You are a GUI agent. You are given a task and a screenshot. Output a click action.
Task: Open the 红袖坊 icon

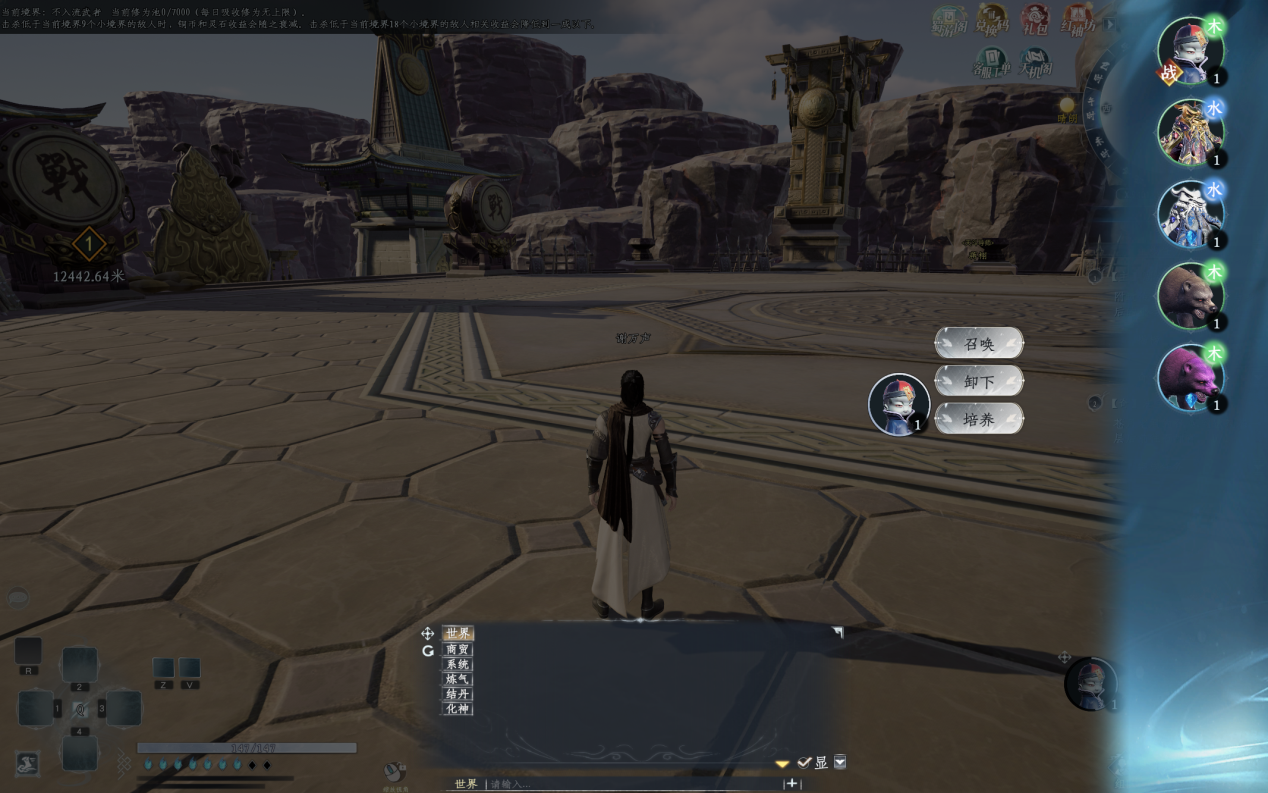coord(1077,20)
